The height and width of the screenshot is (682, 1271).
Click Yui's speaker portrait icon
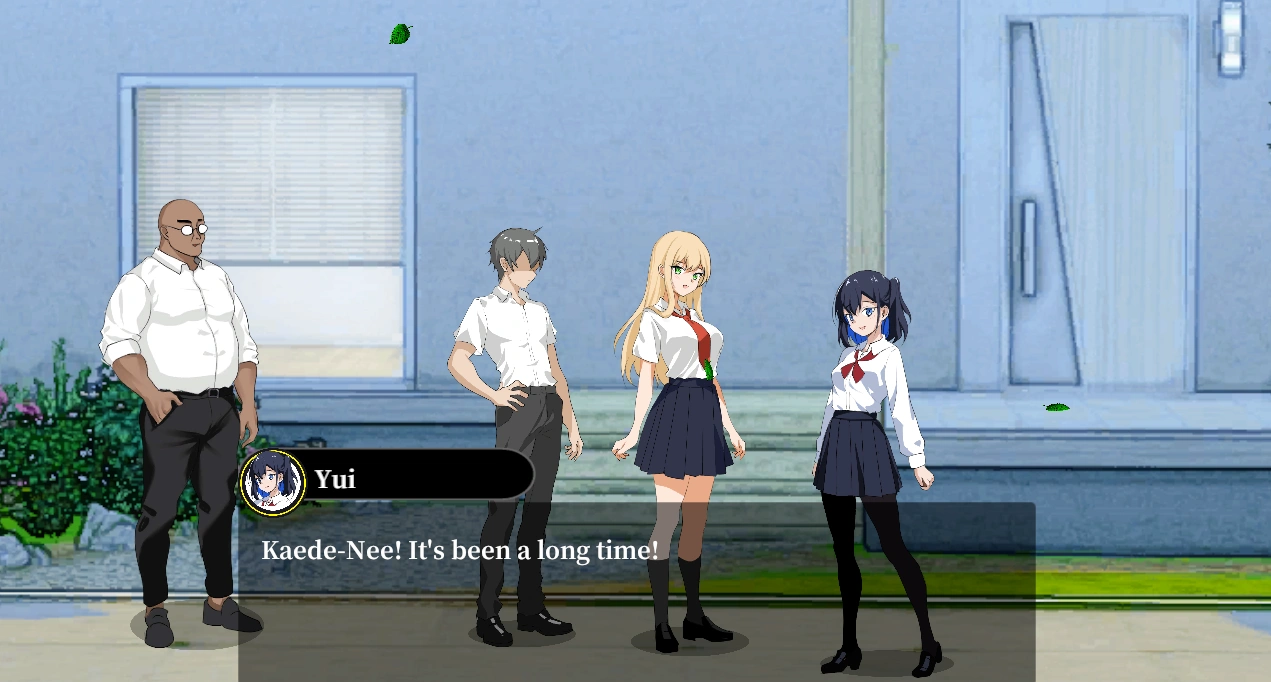point(273,482)
